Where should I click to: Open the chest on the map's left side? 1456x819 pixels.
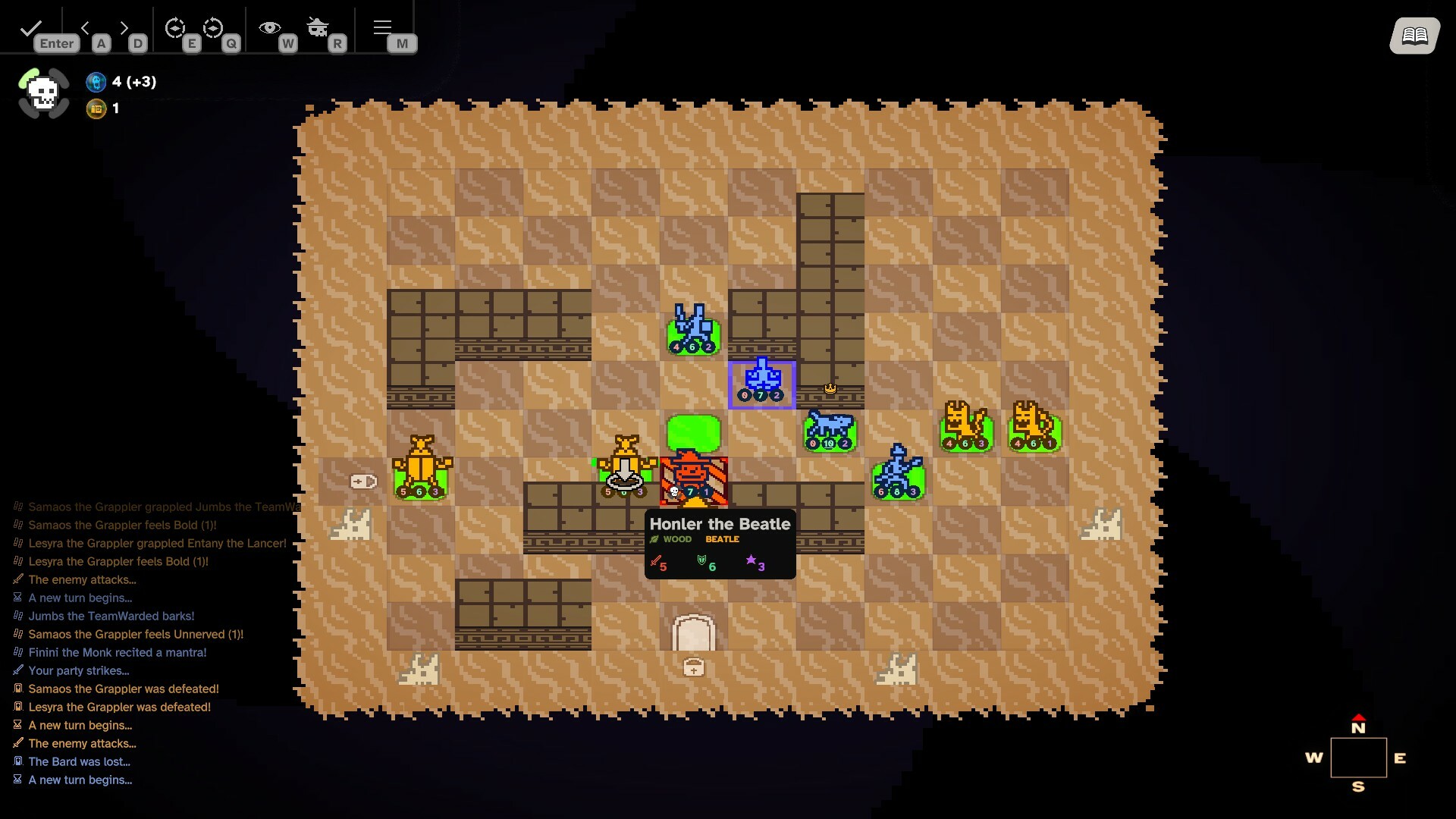click(x=362, y=480)
